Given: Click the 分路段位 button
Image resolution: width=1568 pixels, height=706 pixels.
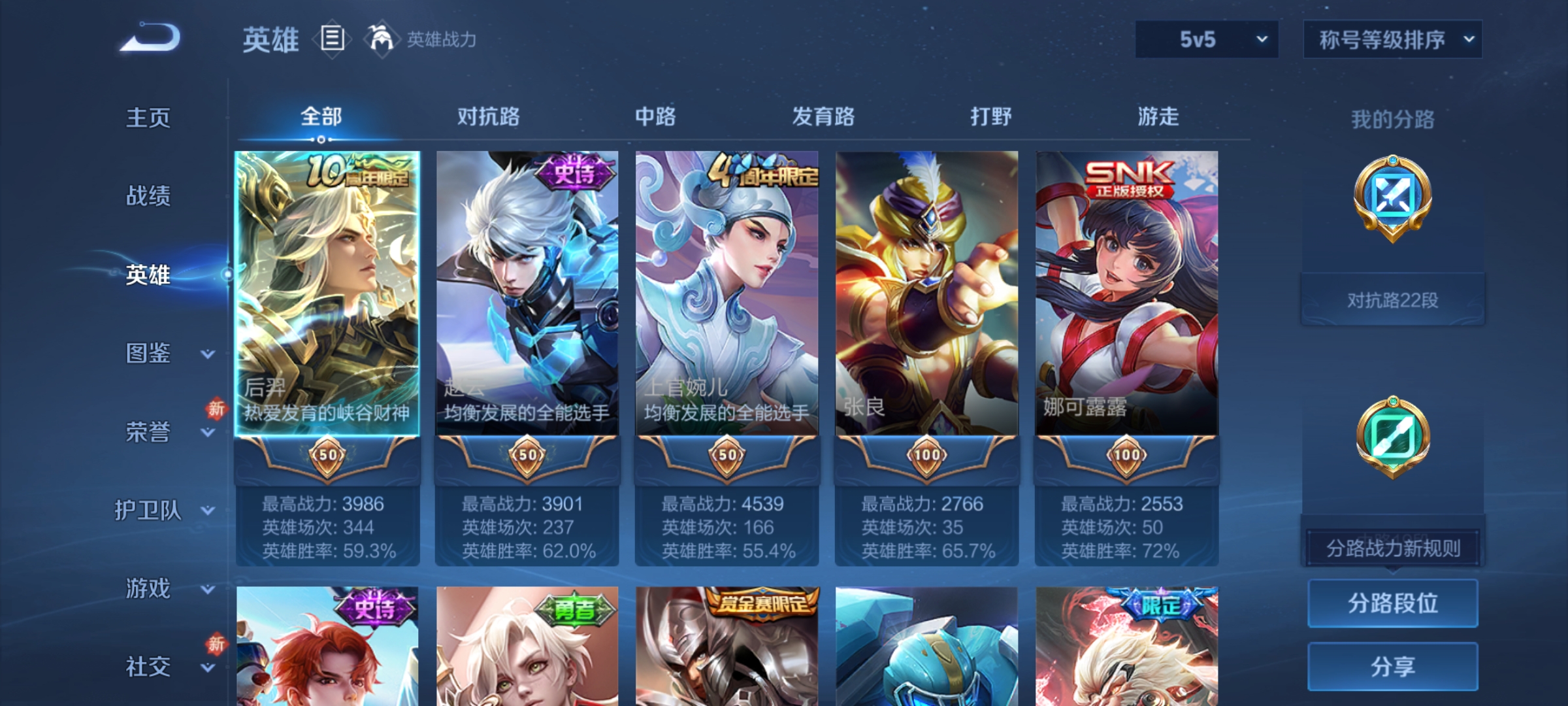Looking at the screenshot, I should point(1392,605).
